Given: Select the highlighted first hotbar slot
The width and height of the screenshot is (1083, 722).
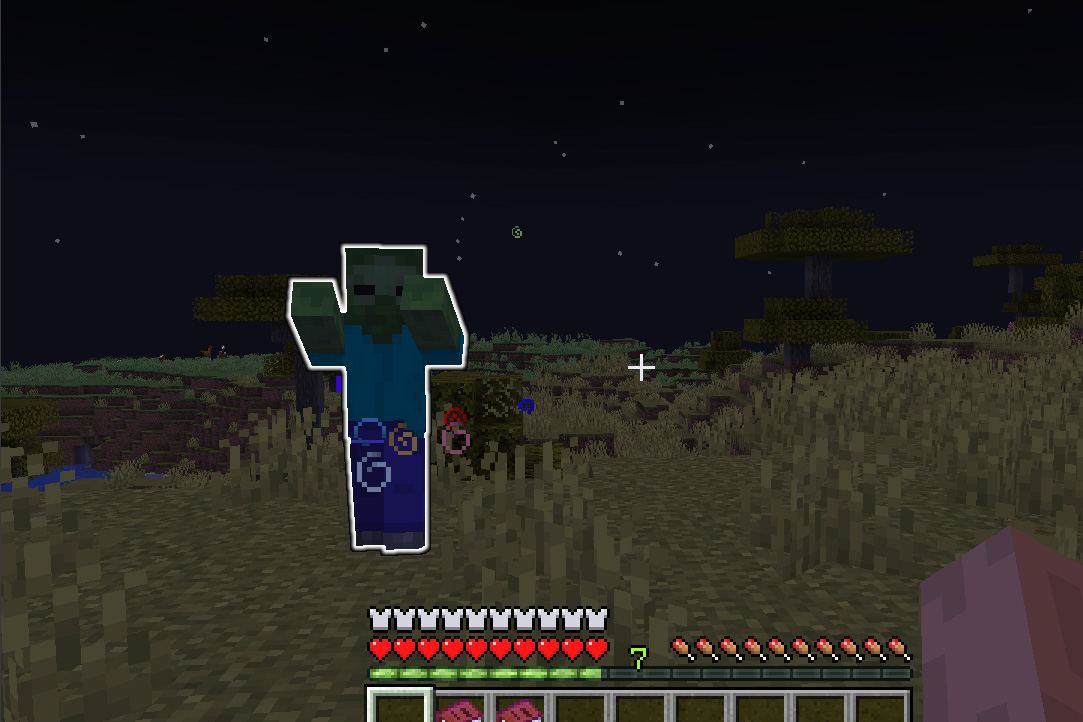Looking at the screenshot, I should tap(399, 708).
